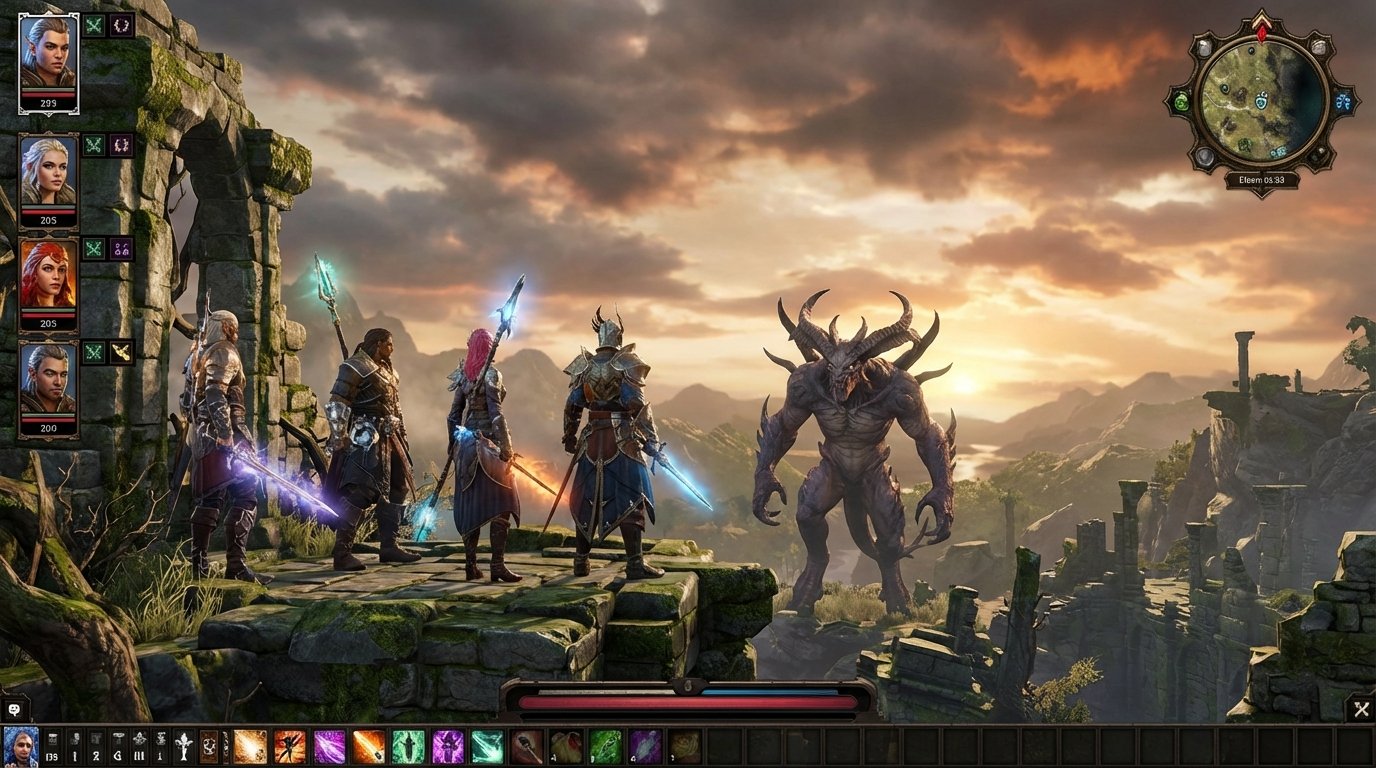1376x768 pixels.
Task: Click the green marker on the minimap's left edge
Action: pos(1181,101)
